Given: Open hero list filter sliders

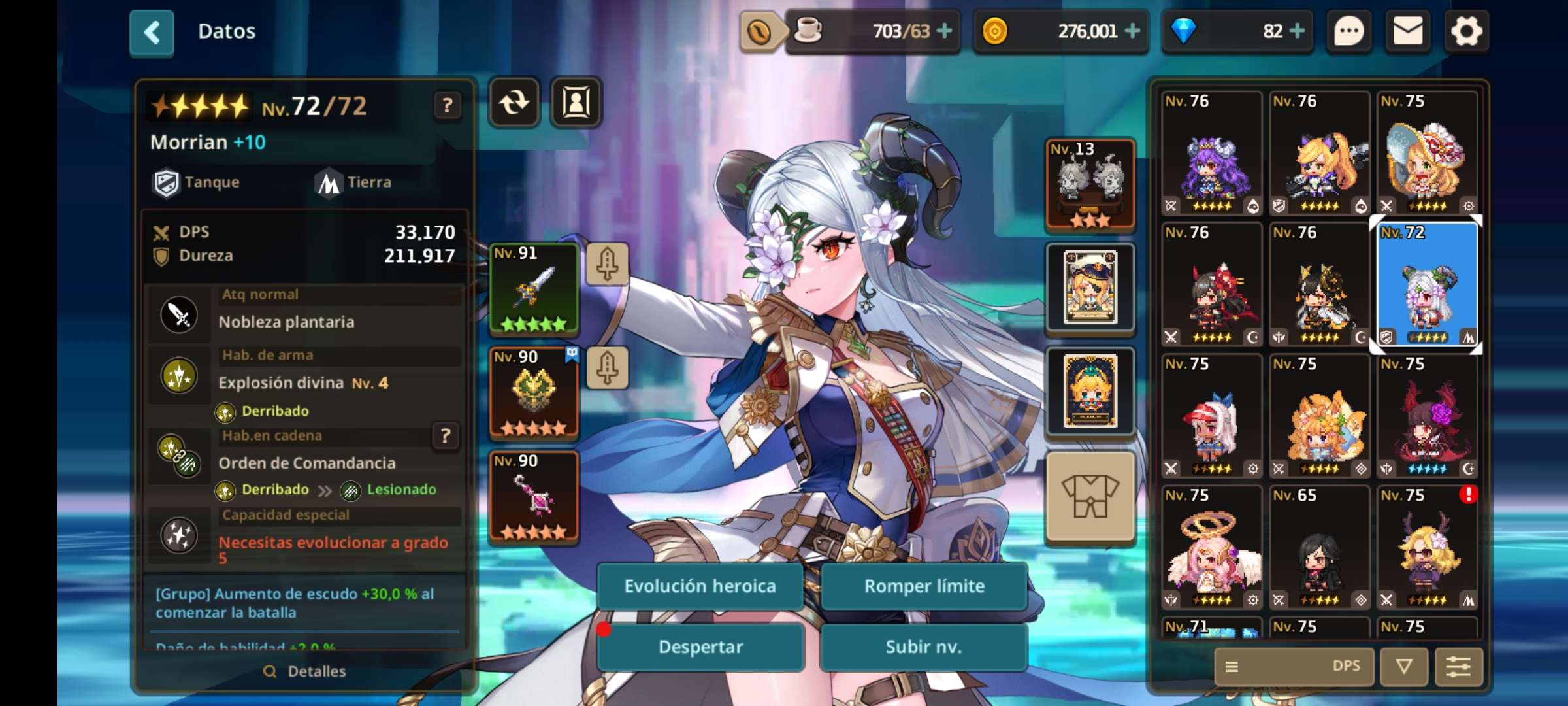Looking at the screenshot, I should 1458,666.
